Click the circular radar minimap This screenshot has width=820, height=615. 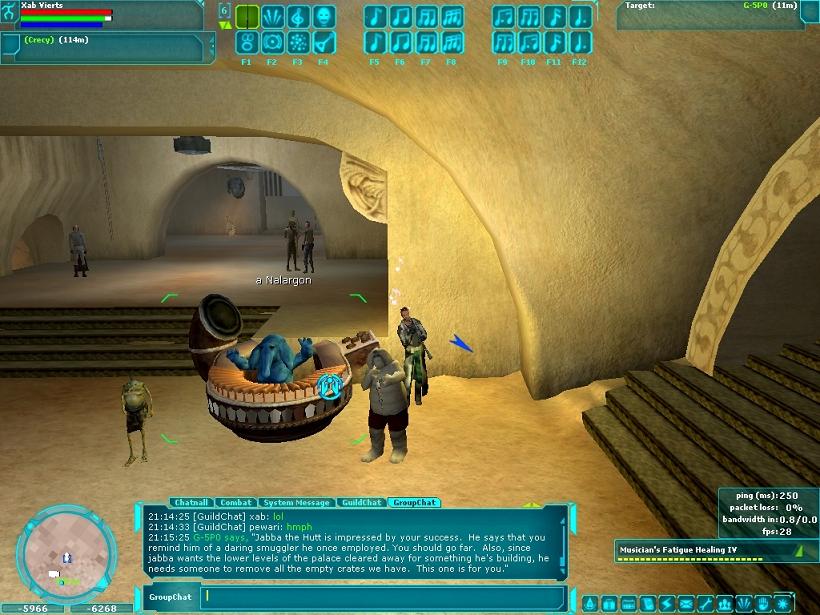coord(62,550)
